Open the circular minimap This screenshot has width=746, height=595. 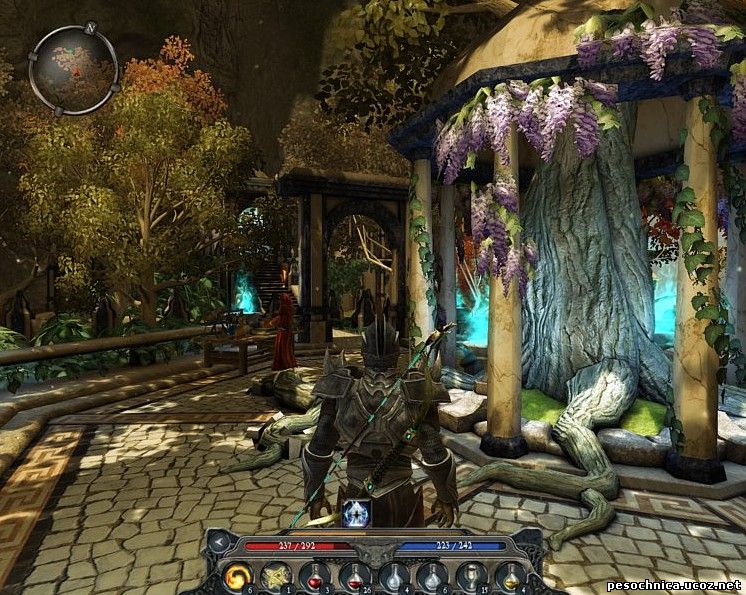pyautogui.click(x=73, y=69)
